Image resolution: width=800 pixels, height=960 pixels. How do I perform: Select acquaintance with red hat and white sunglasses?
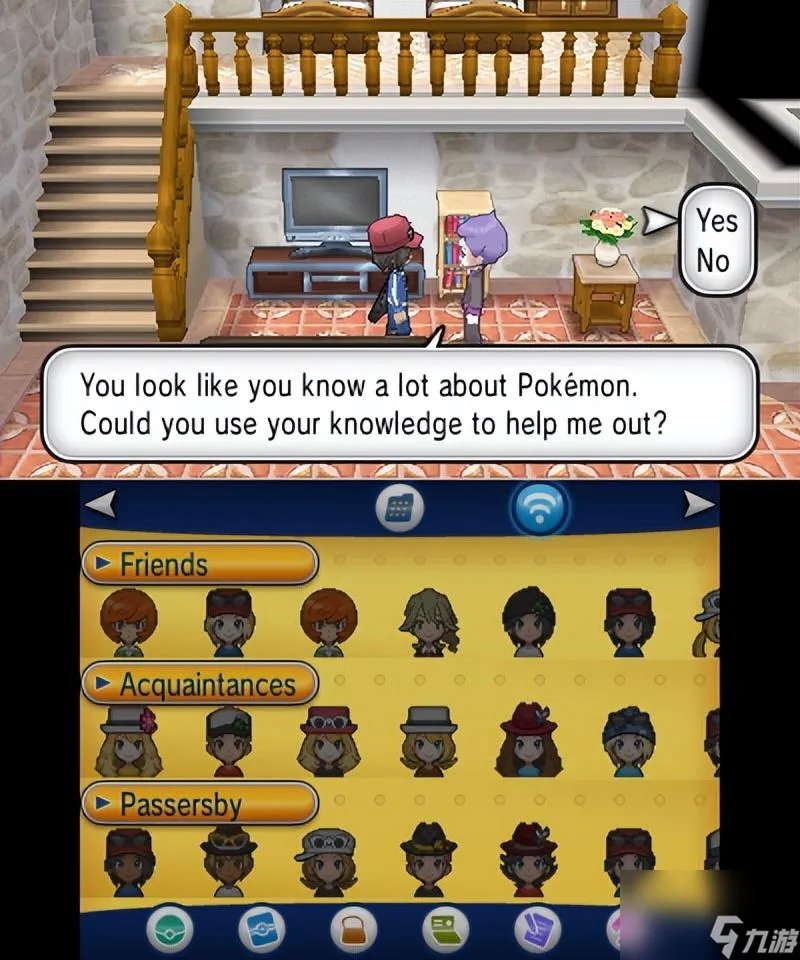(x=326, y=740)
